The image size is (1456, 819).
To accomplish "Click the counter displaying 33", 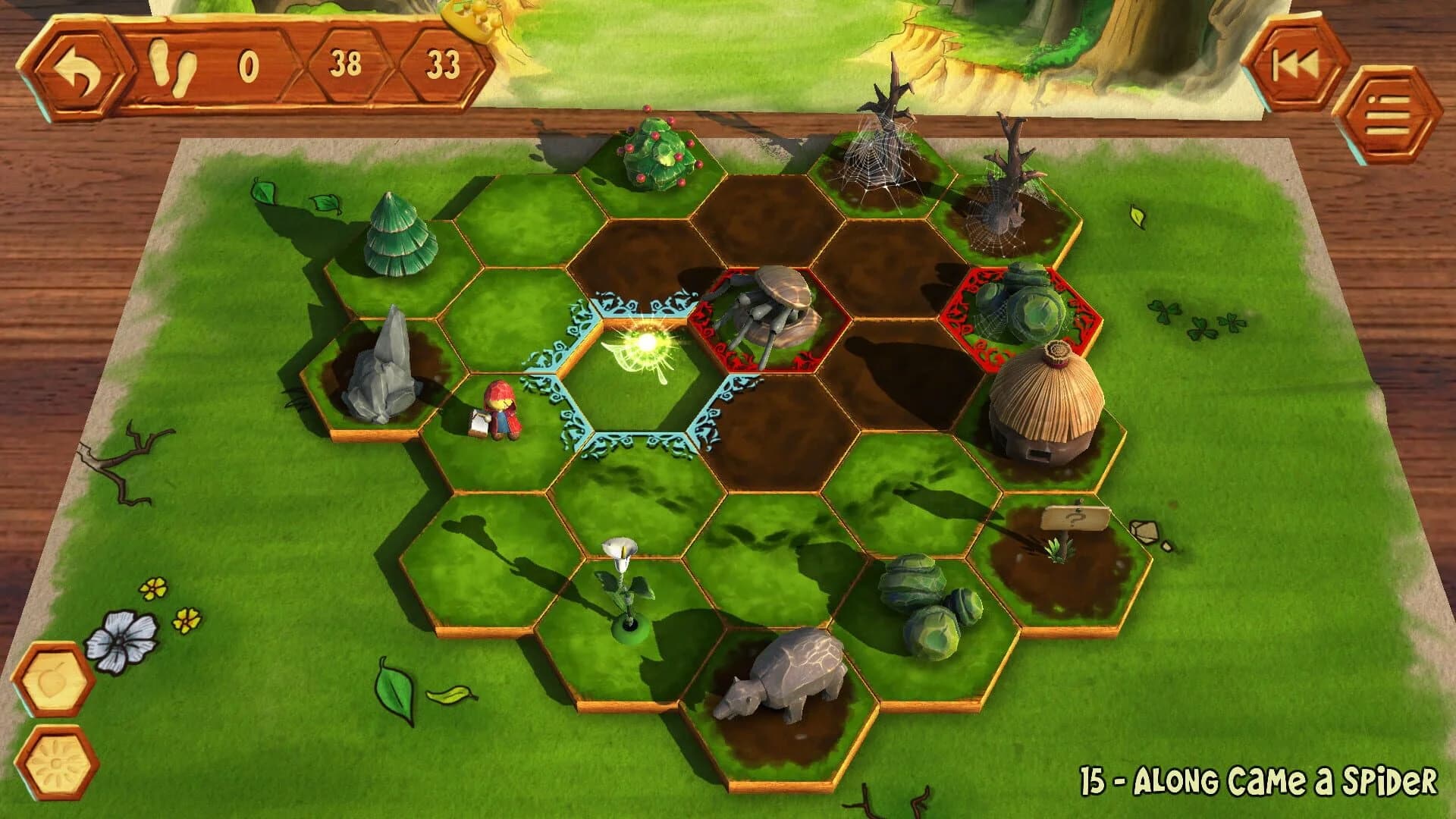I will (x=444, y=64).
